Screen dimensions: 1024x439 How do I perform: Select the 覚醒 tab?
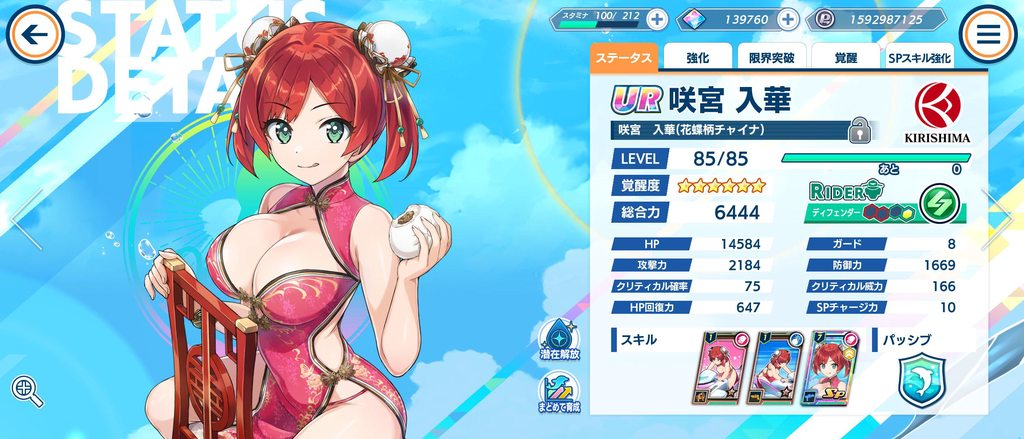[x=845, y=58]
